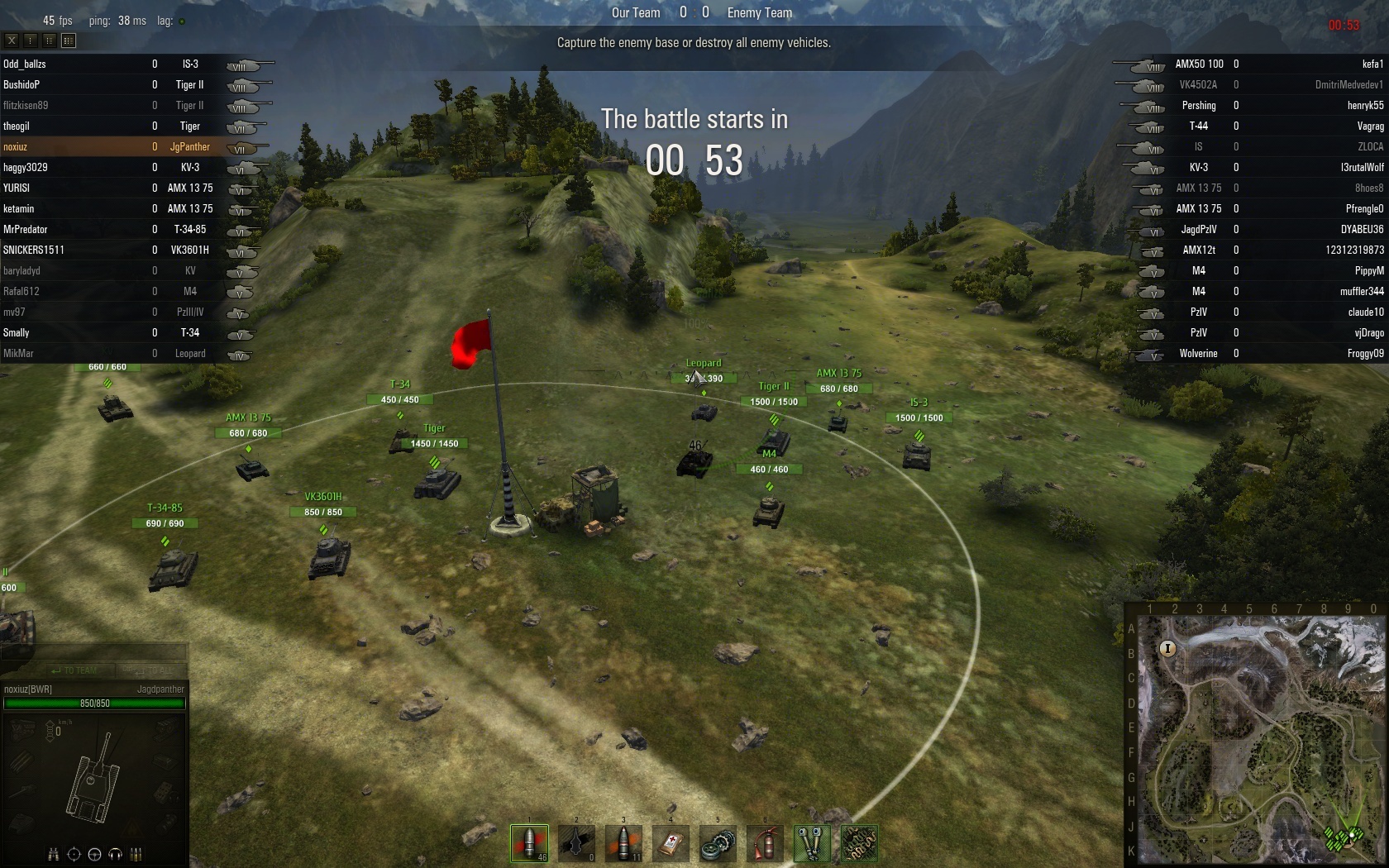1389x868 pixels.
Task: Click the commander binoculars crew icon
Action: (x=53, y=854)
